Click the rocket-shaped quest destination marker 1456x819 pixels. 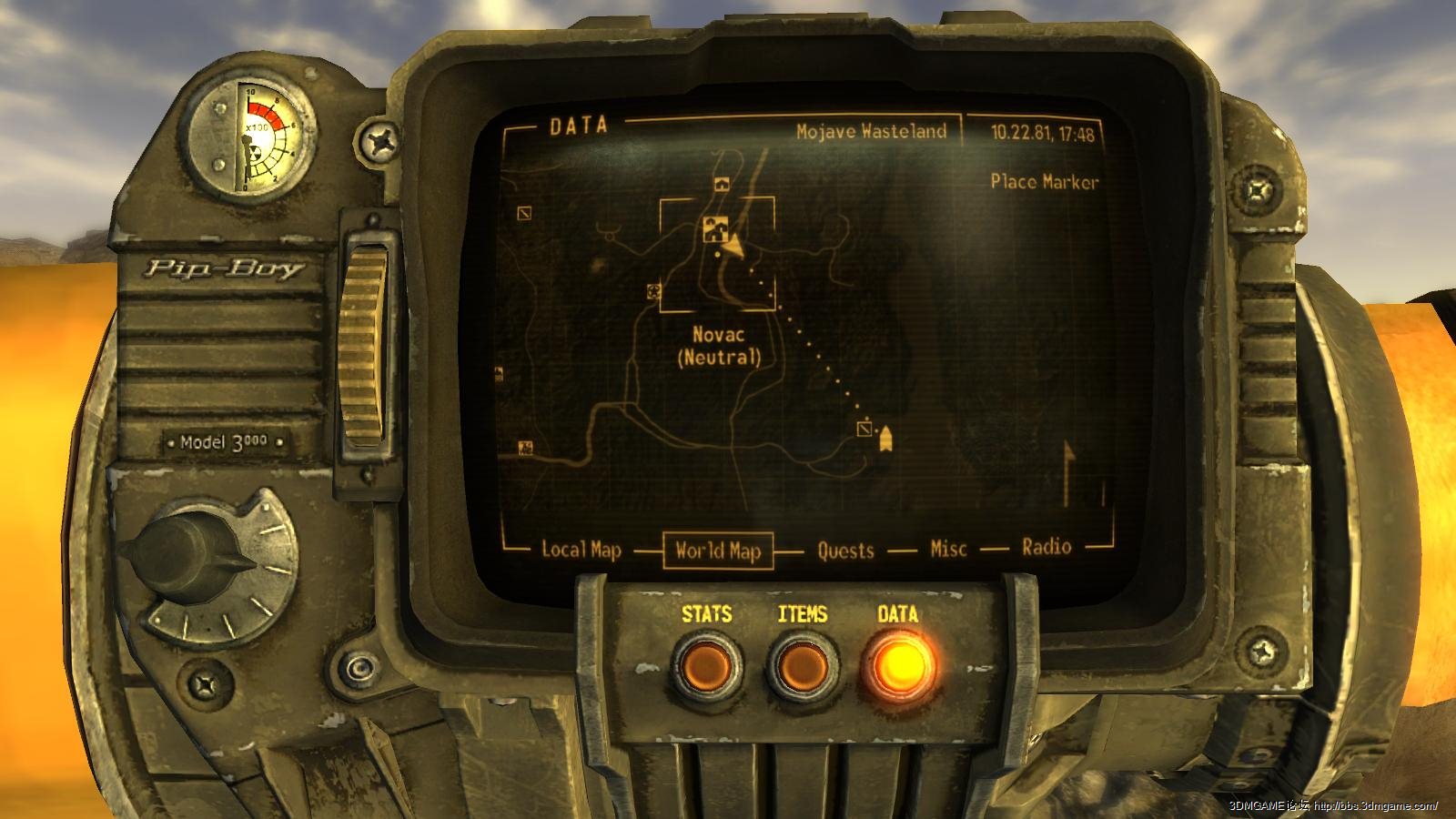pyautogui.click(x=885, y=440)
